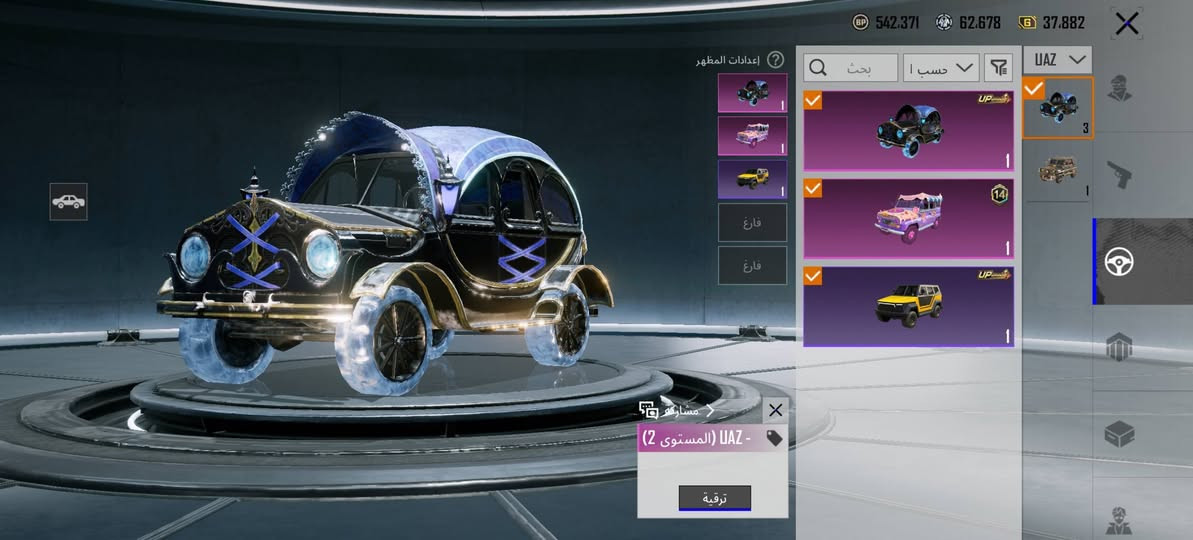Tap the ترقية upgrade button
The width and height of the screenshot is (1193, 540).
[714, 498]
